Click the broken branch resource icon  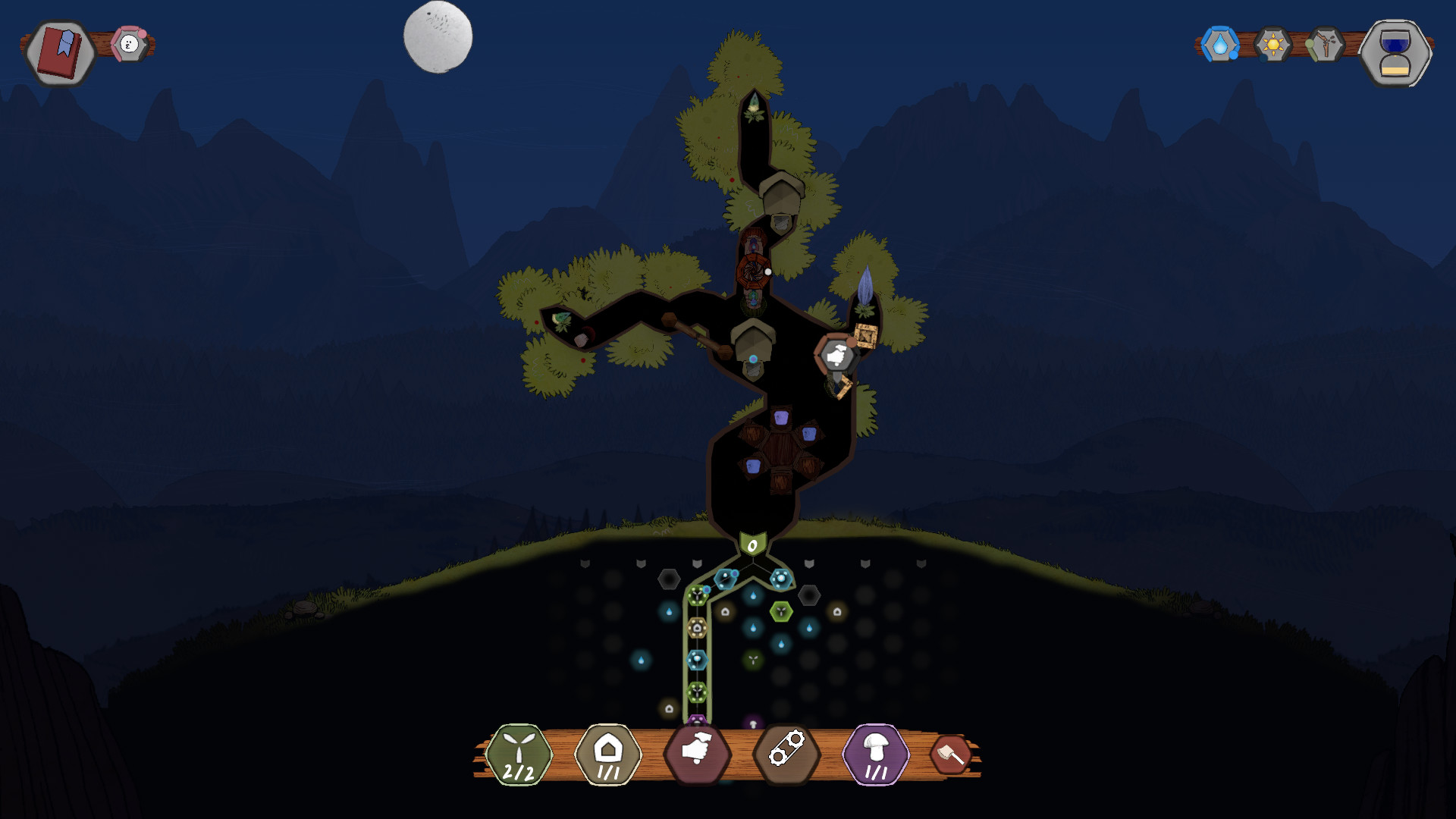click(x=1328, y=45)
